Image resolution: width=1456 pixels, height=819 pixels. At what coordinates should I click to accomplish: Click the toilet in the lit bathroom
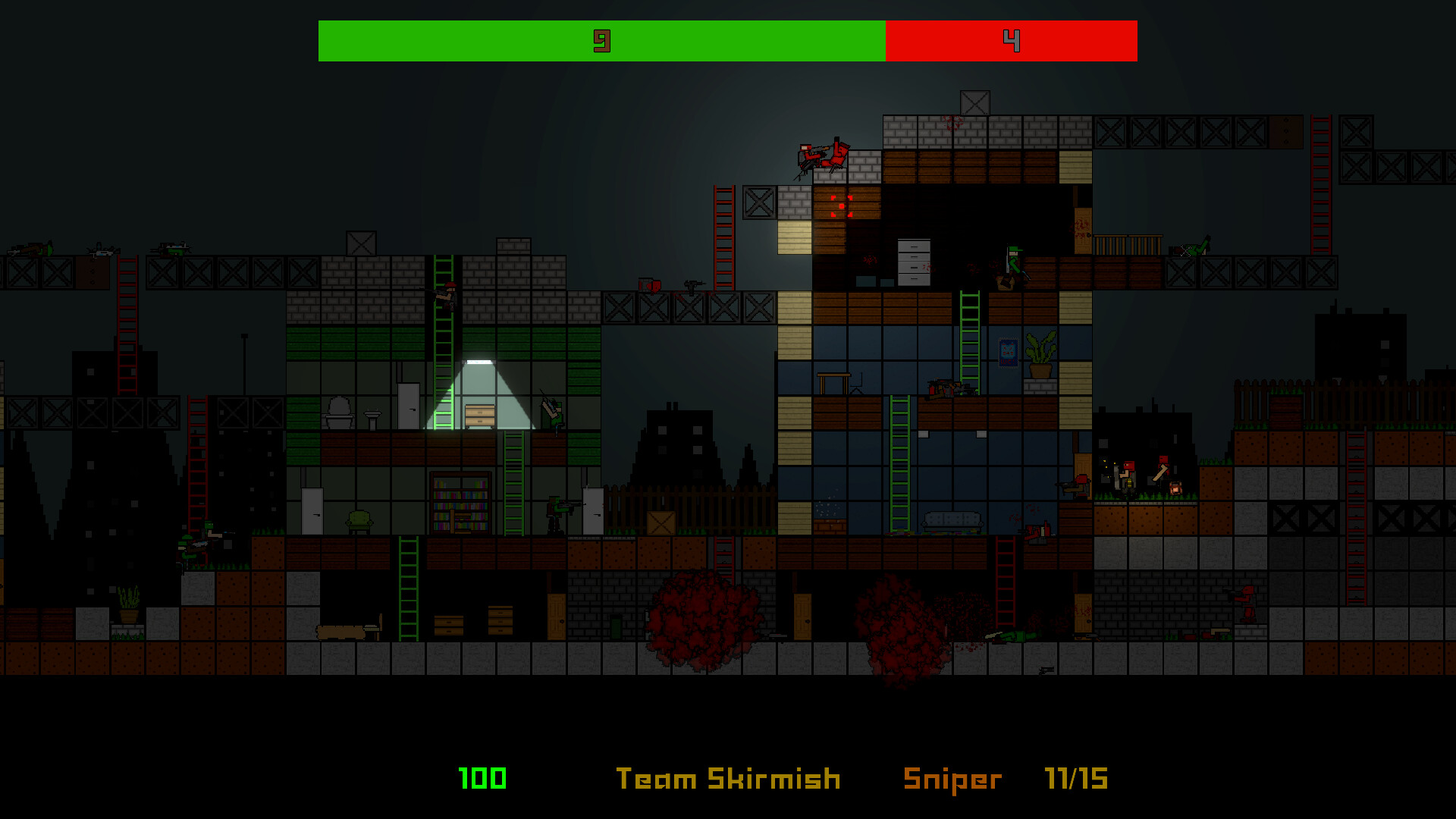[x=337, y=413]
